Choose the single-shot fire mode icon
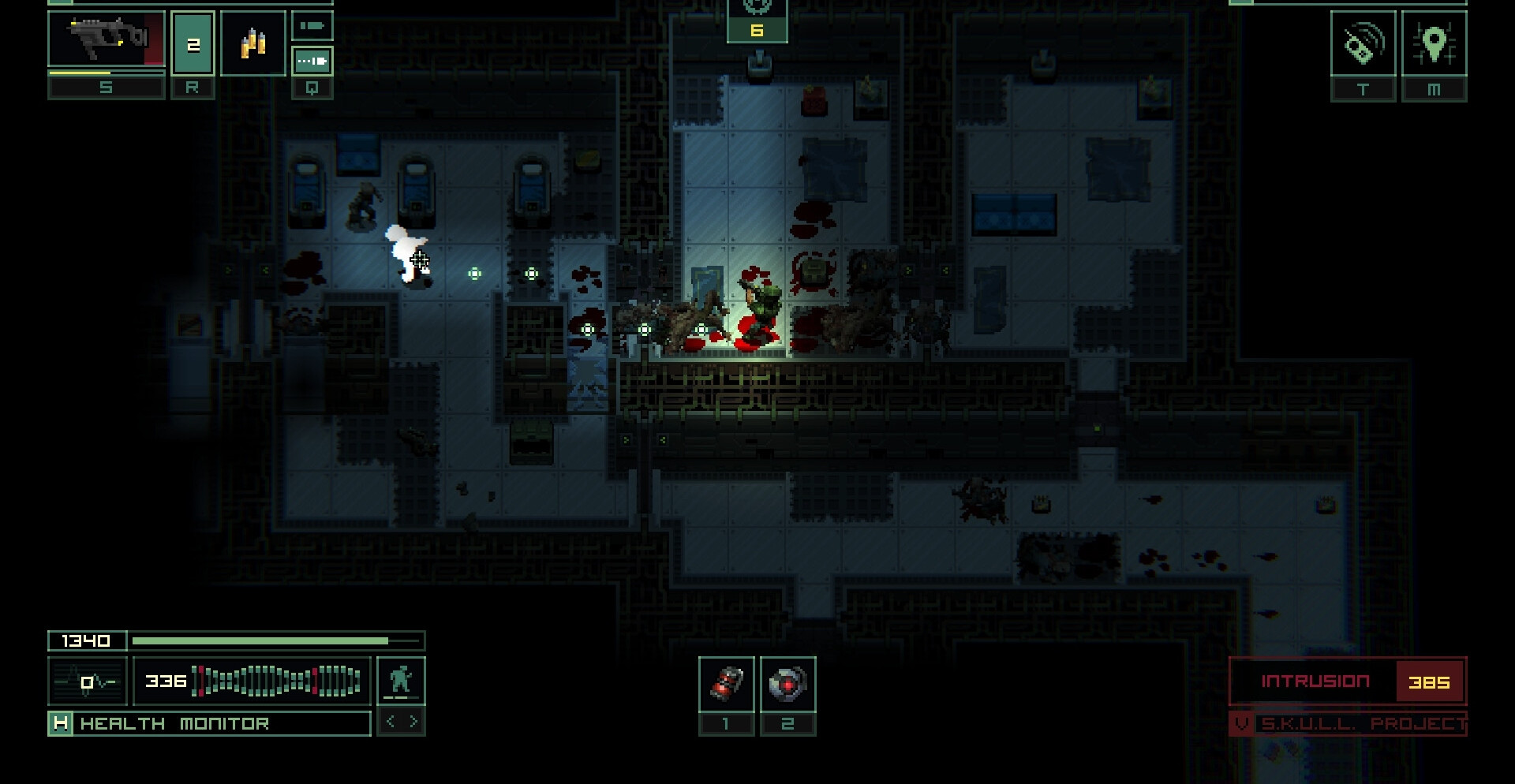1515x784 pixels. coord(312,26)
